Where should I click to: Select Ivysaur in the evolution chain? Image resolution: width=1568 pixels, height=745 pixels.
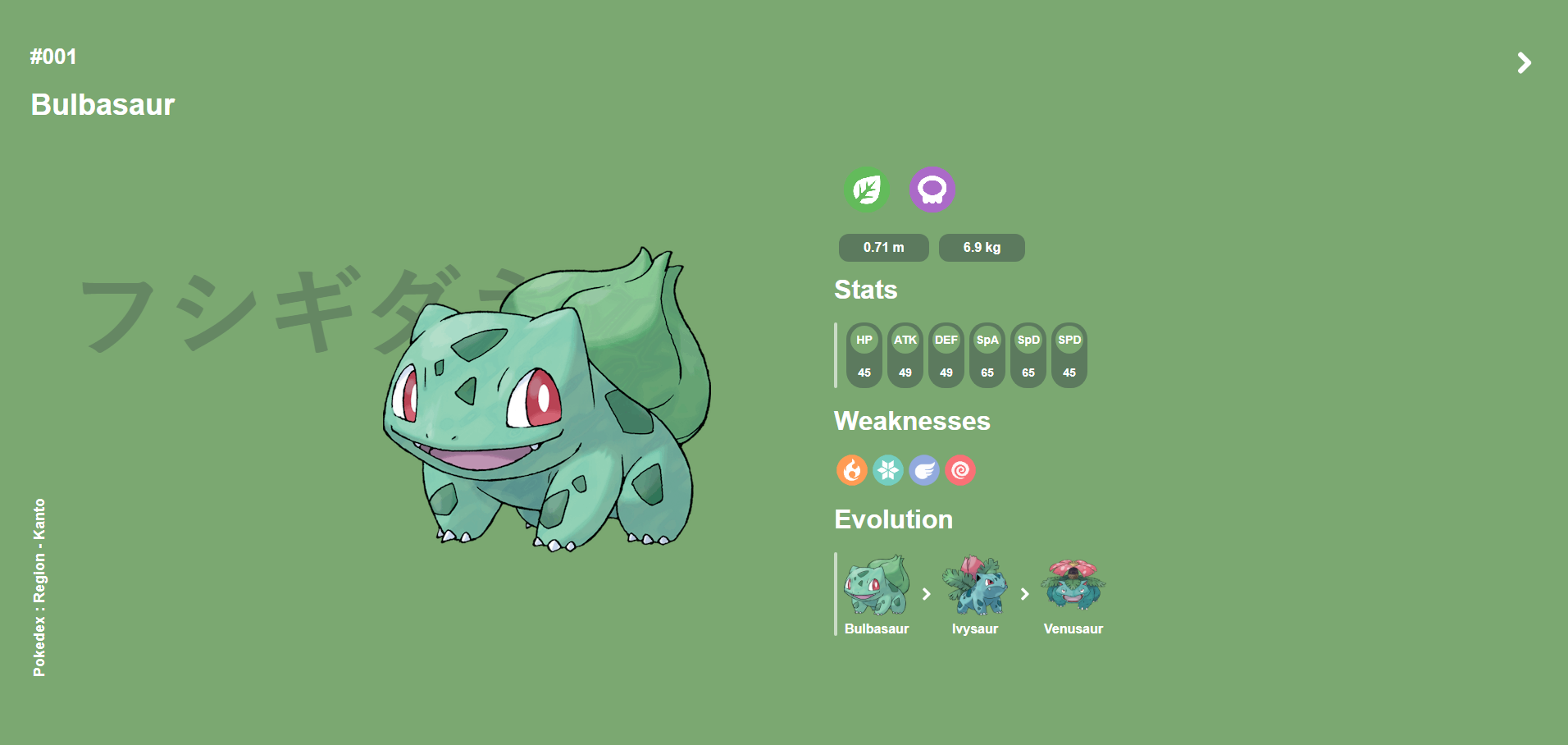point(975,589)
